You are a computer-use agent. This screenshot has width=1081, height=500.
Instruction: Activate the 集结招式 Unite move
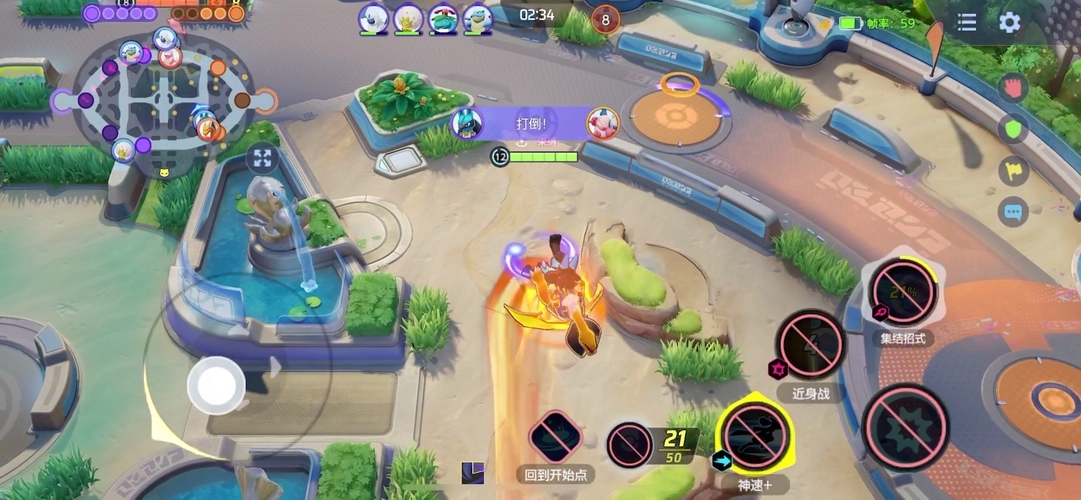pos(901,294)
